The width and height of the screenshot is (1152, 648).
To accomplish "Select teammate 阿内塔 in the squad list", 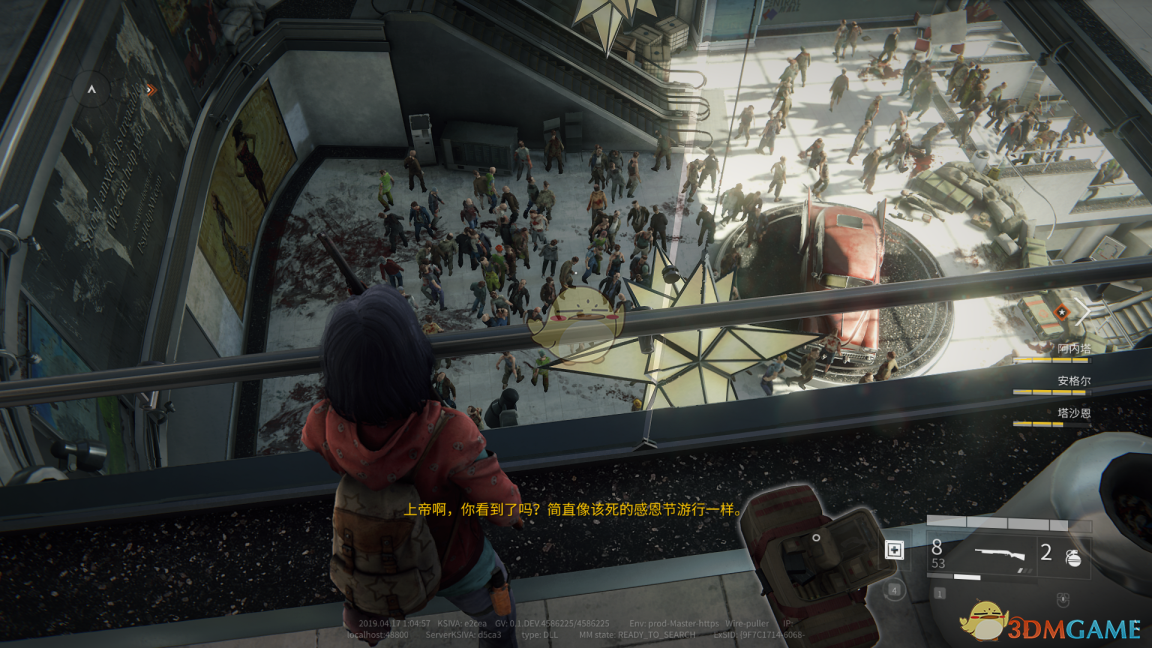I will point(1074,349).
